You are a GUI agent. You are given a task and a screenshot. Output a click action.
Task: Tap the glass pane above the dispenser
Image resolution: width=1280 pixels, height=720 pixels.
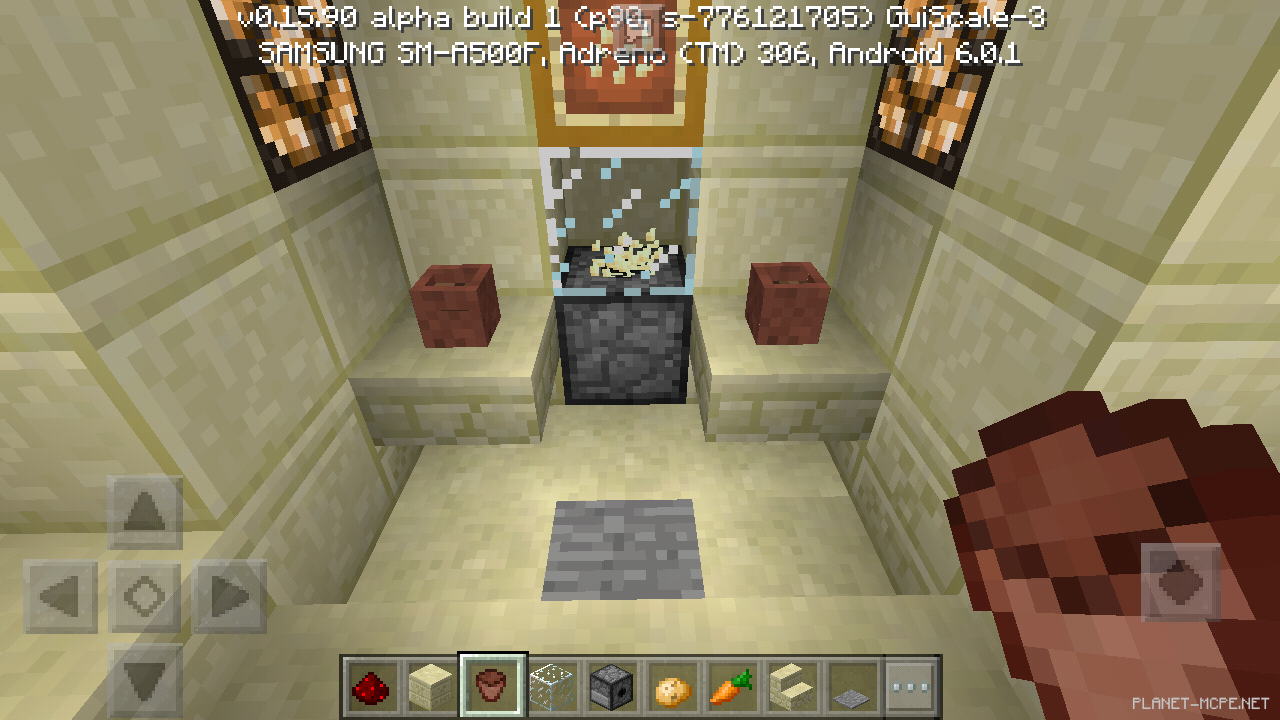coord(620,200)
